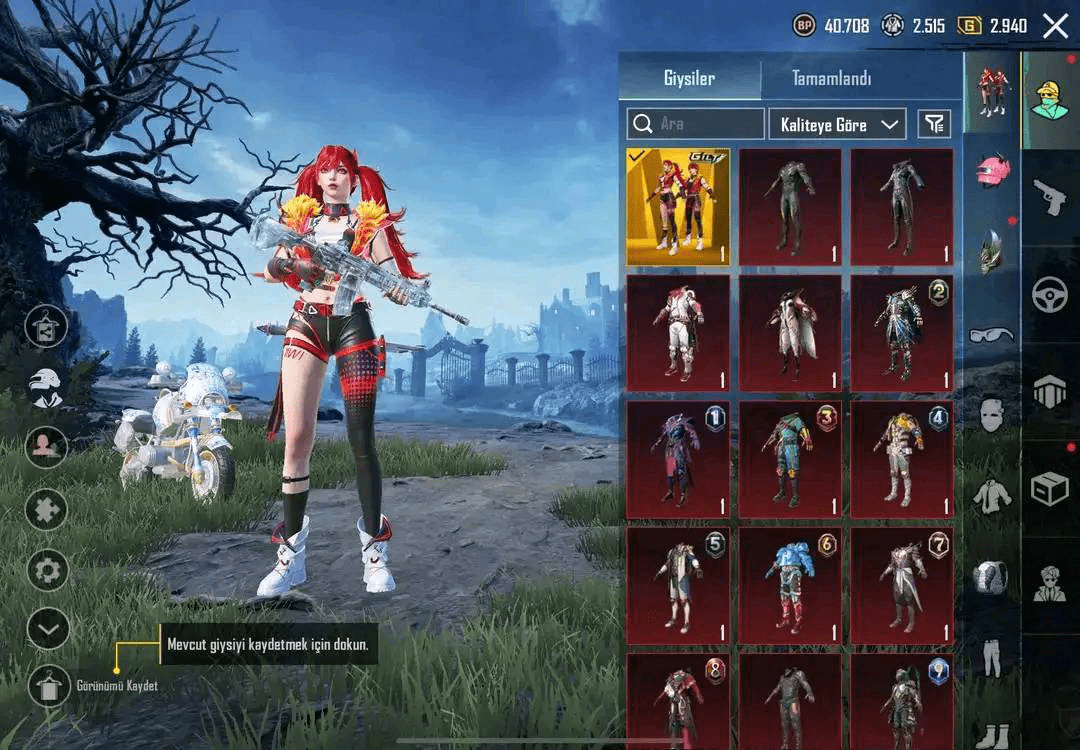
Task: Open the Kaliteye Göre sort dropdown
Action: click(836, 124)
